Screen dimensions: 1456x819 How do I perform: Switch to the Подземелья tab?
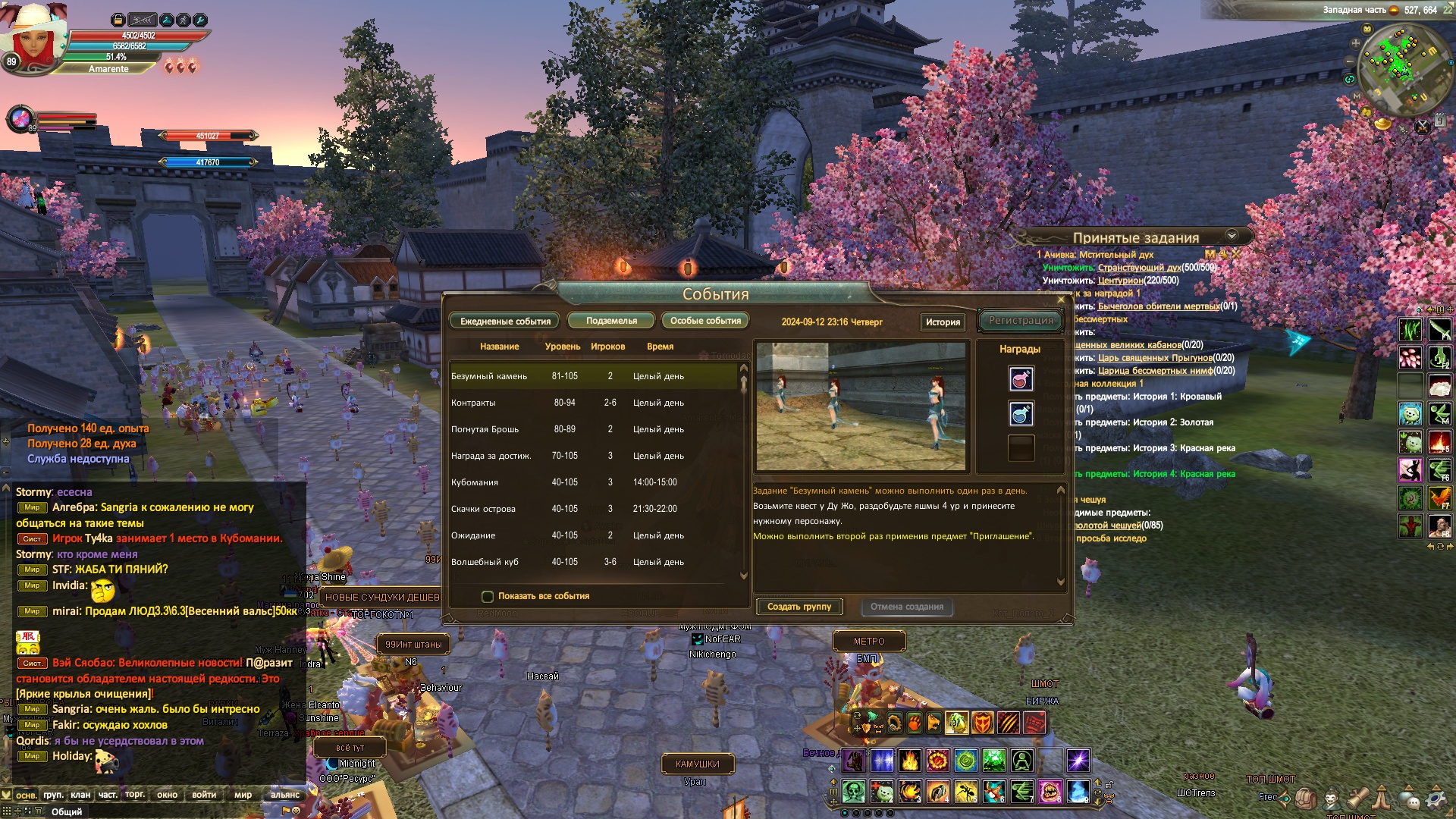point(611,321)
